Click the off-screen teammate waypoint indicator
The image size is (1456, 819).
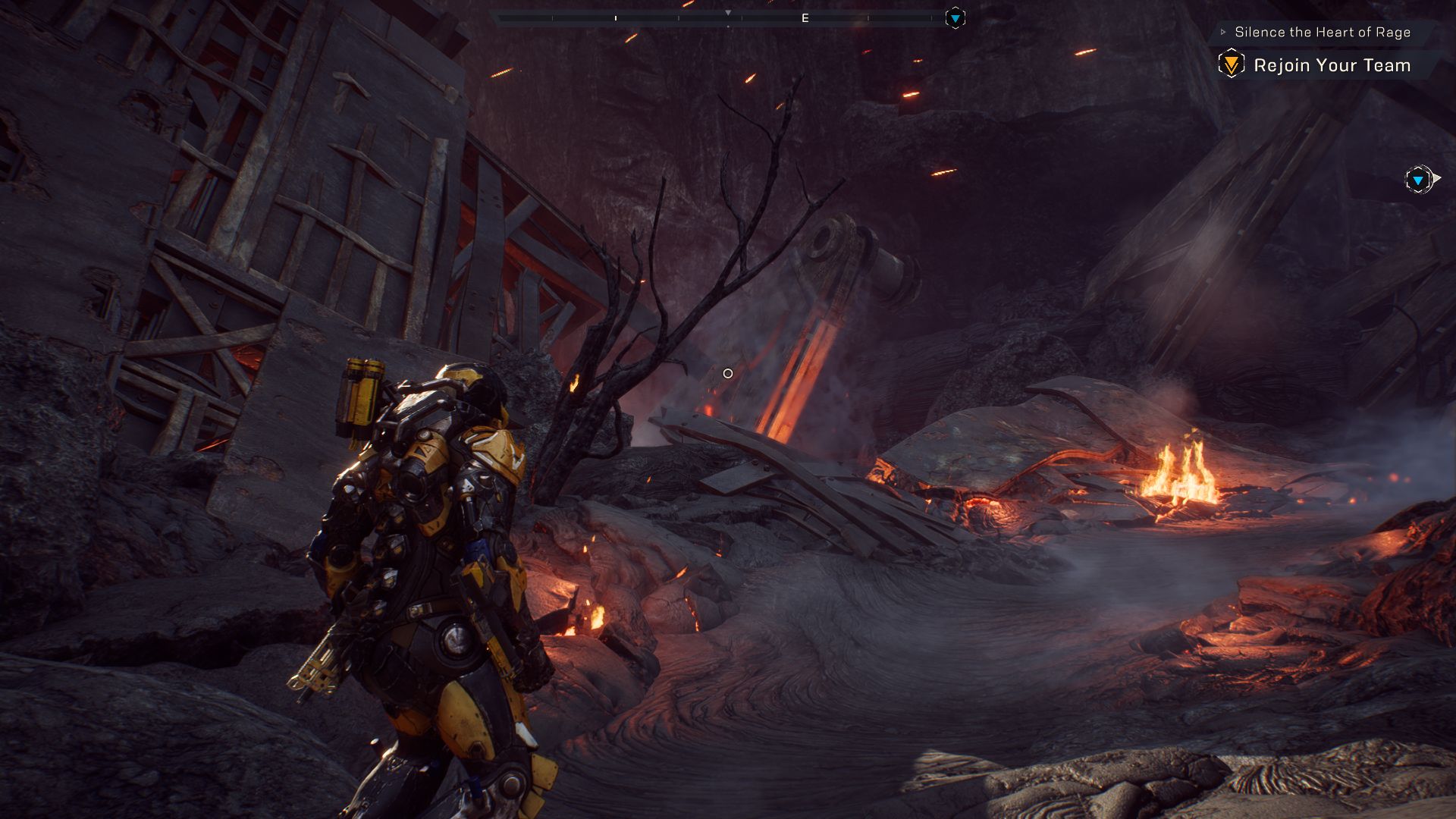point(1418,180)
